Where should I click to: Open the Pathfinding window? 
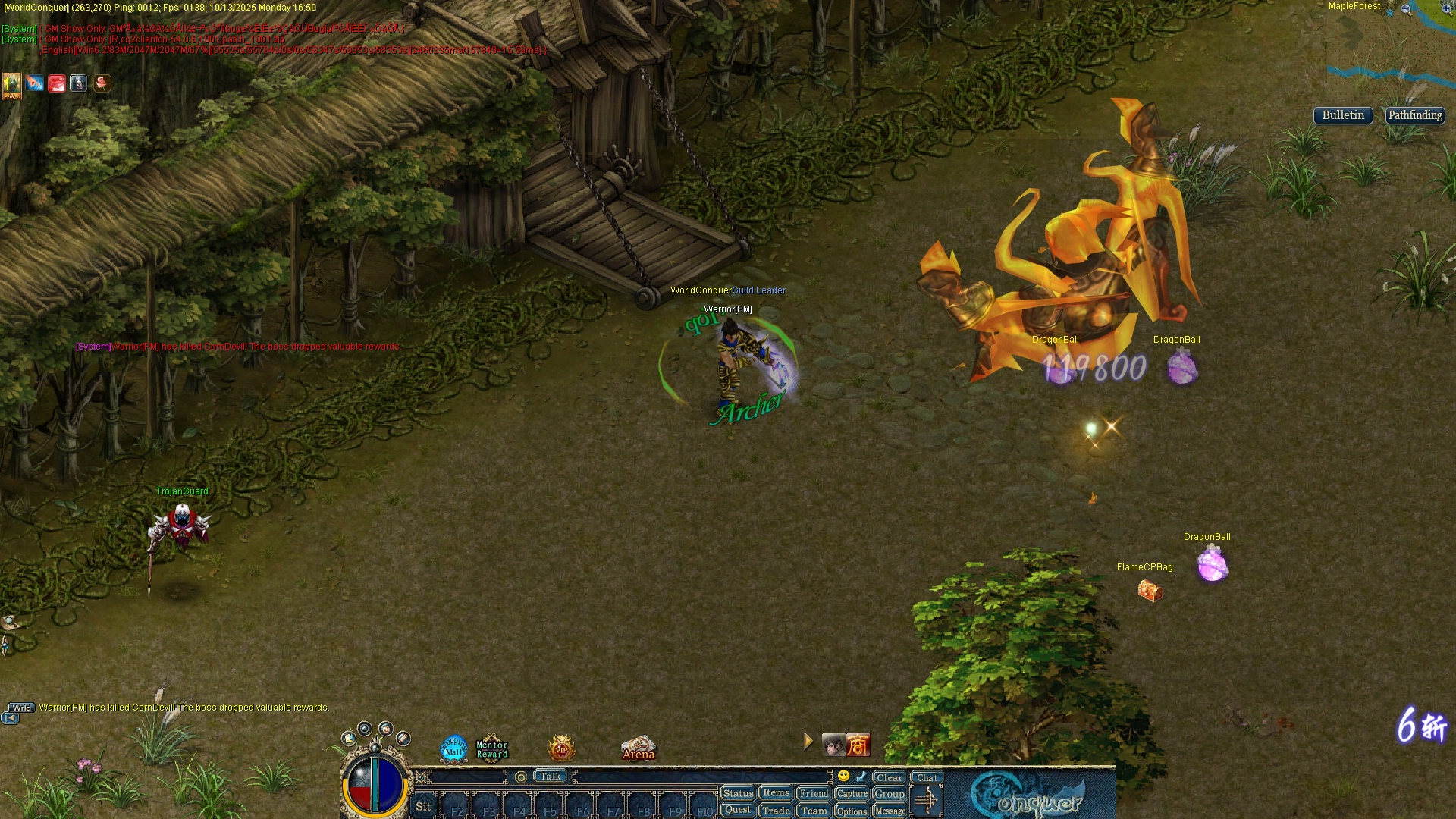pos(1414,115)
